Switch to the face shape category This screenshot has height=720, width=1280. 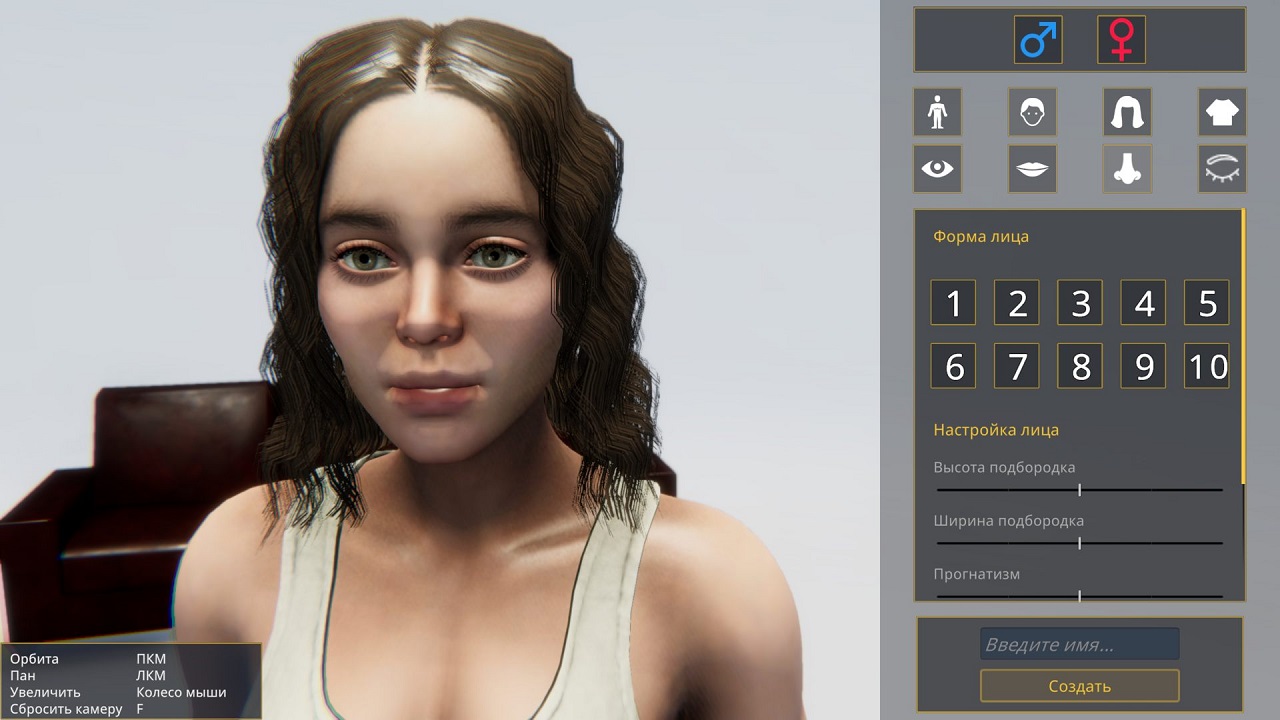click(1032, 112)
